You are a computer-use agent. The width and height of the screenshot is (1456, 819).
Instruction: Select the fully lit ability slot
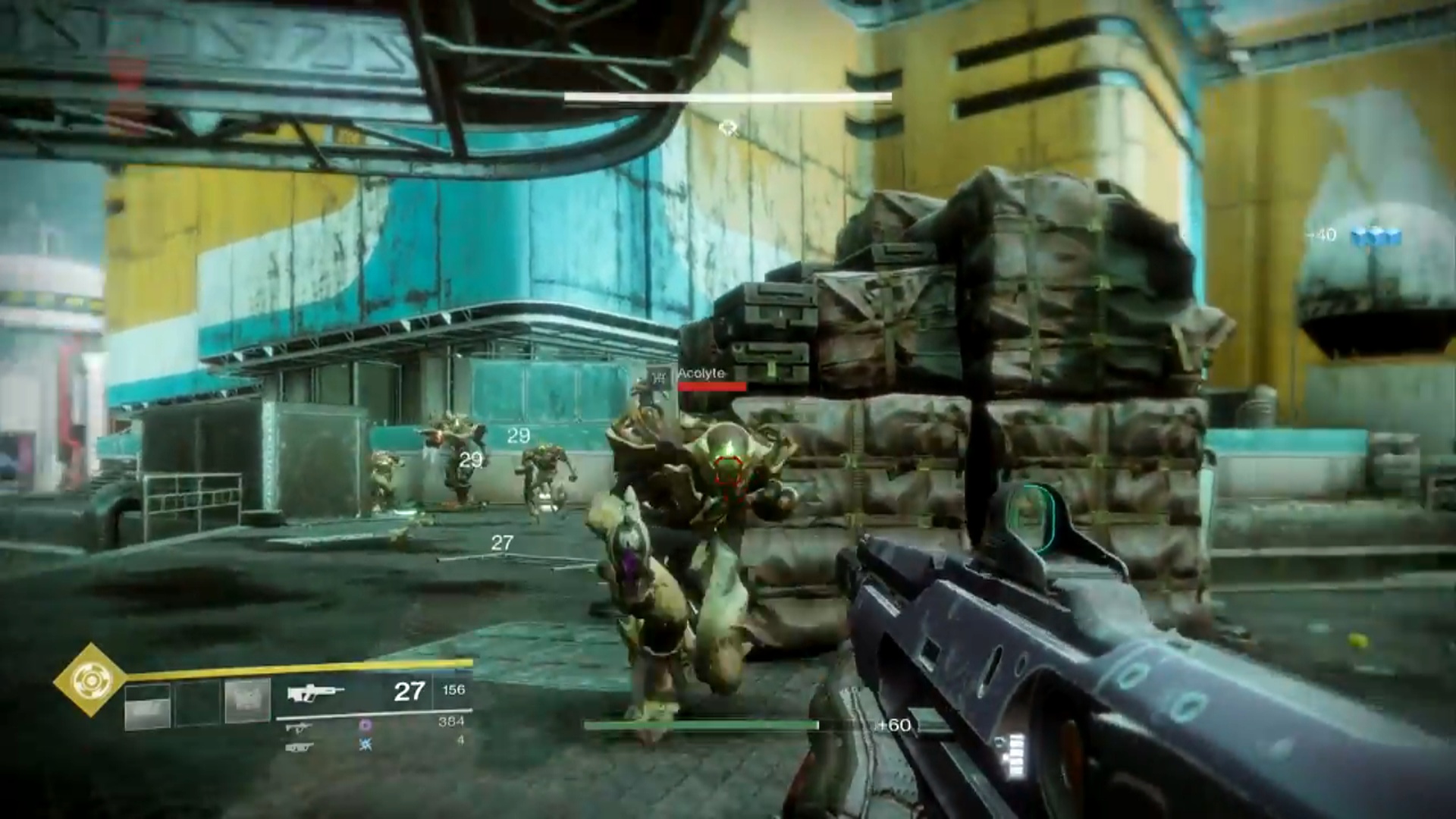pyautogui.click(x=247, y=701)
